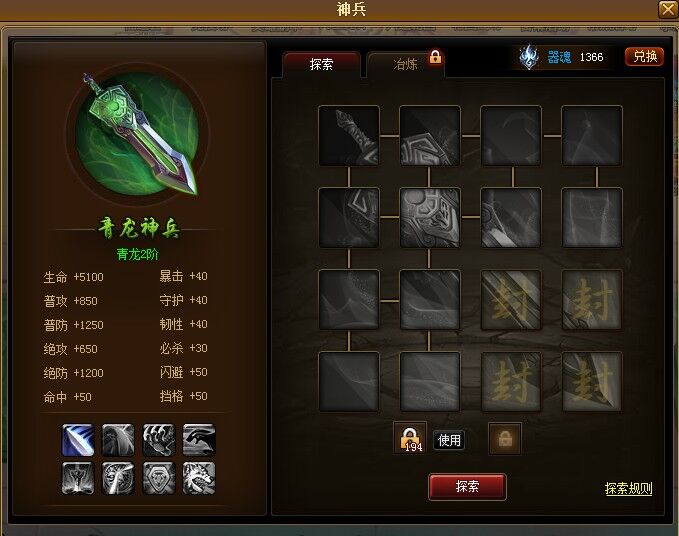This screenshot has height=536, width=679.
Task: Select the diamond shield emblem skill icon
Action: point(159,478)
